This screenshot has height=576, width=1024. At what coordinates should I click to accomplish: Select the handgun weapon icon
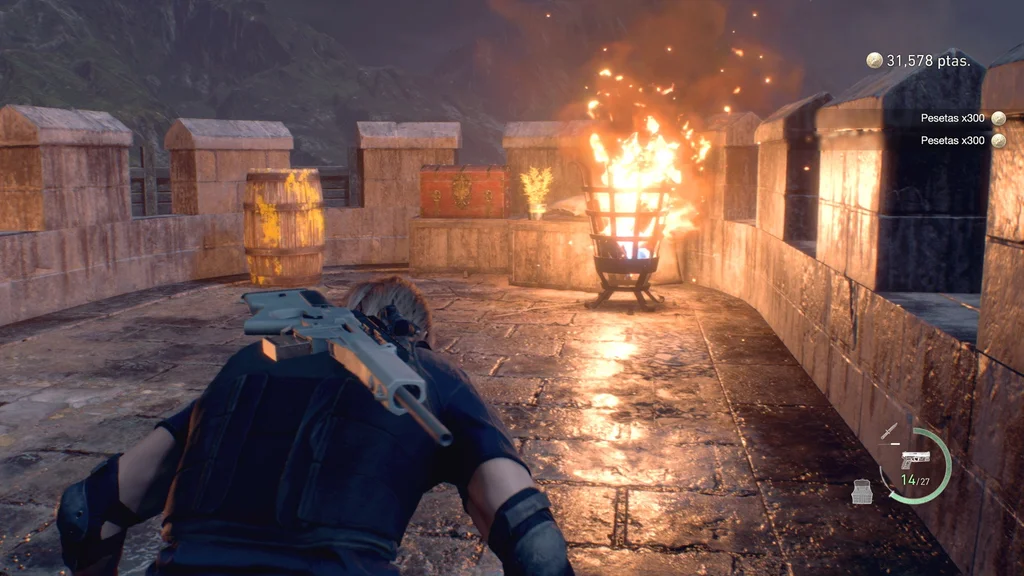coord(915,458)
